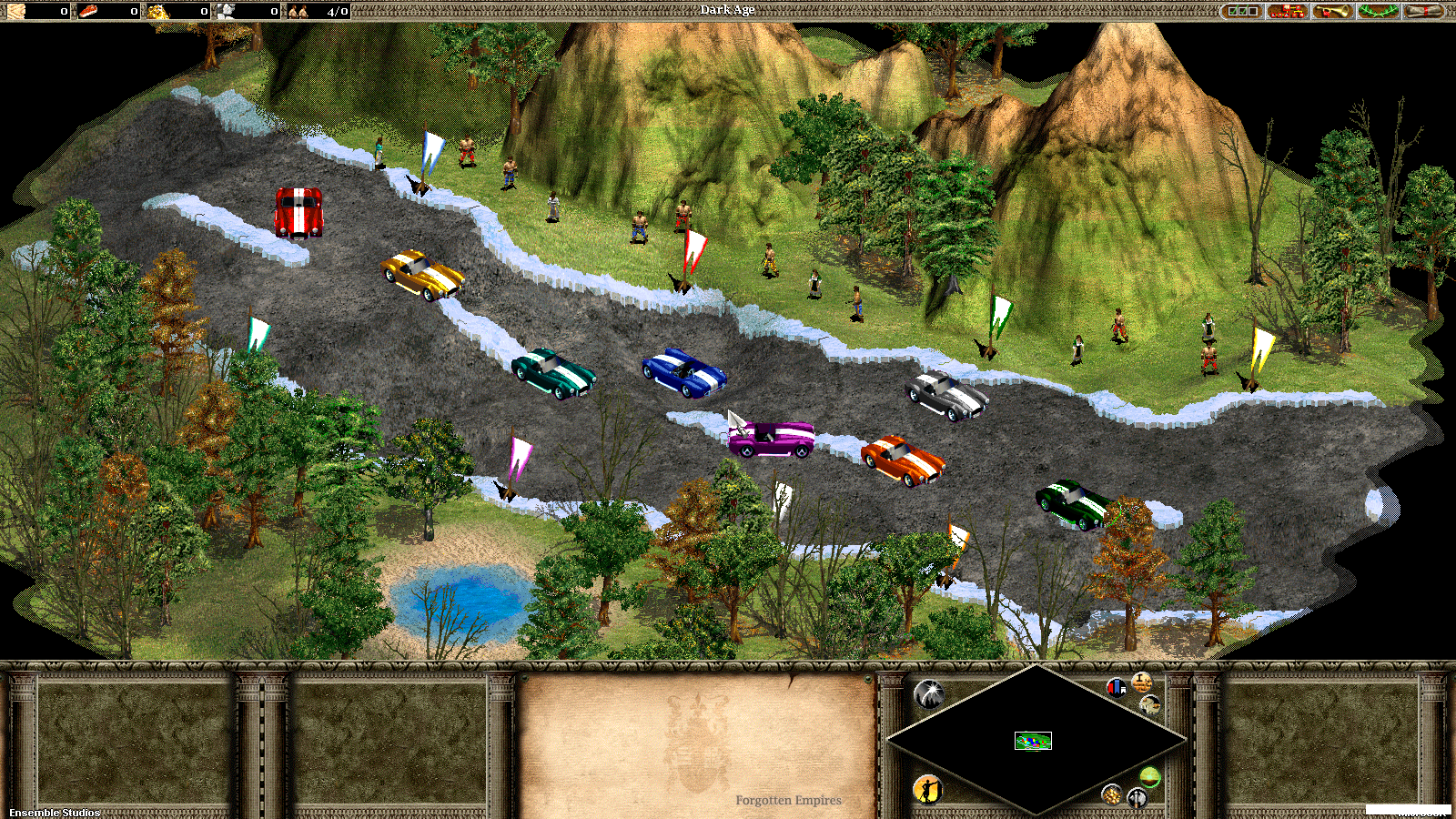Open chat with the horn button
Screen dimensions: 1456x819
tap(1333, 11)
